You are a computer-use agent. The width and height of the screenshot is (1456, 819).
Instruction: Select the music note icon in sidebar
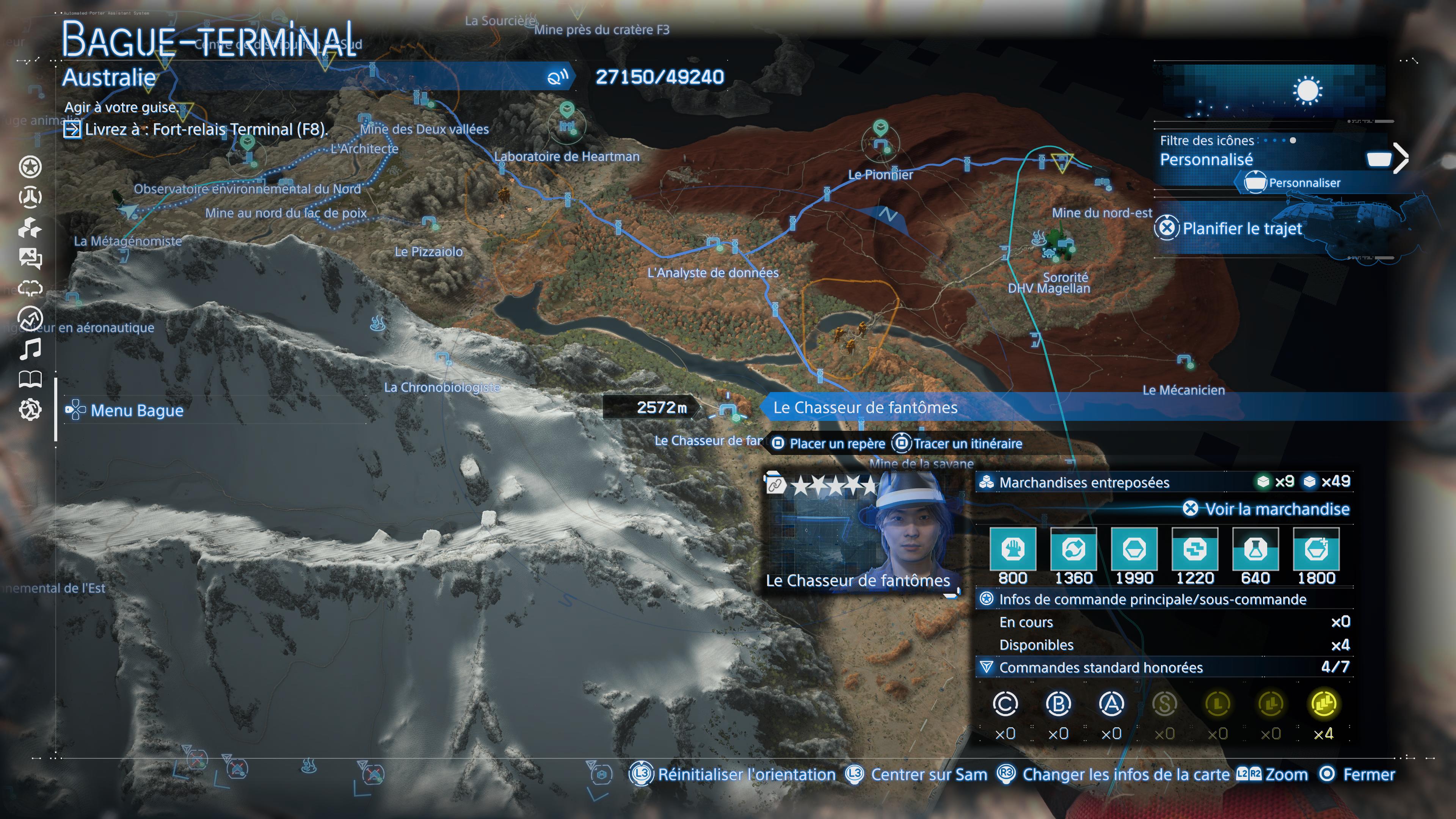click(x=31, y=350)
